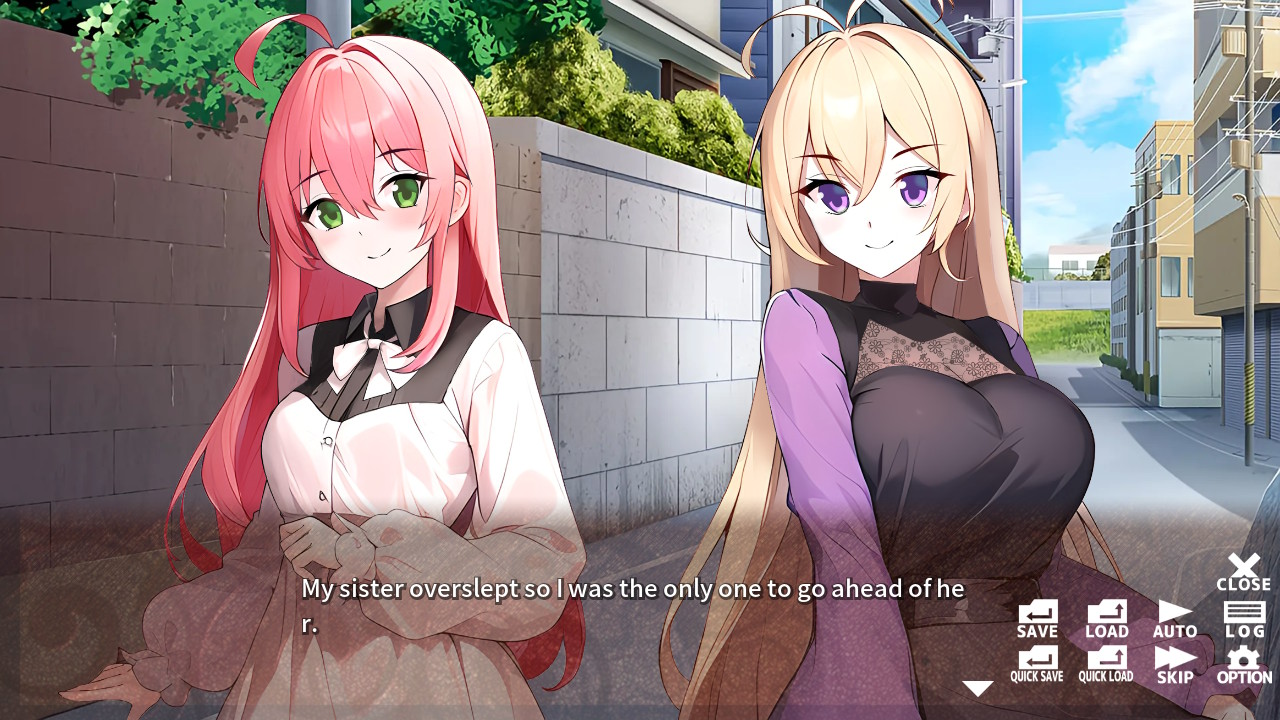Open the LOG message history icon
The image size is (1280, 720).
(x=1243, y=614)
